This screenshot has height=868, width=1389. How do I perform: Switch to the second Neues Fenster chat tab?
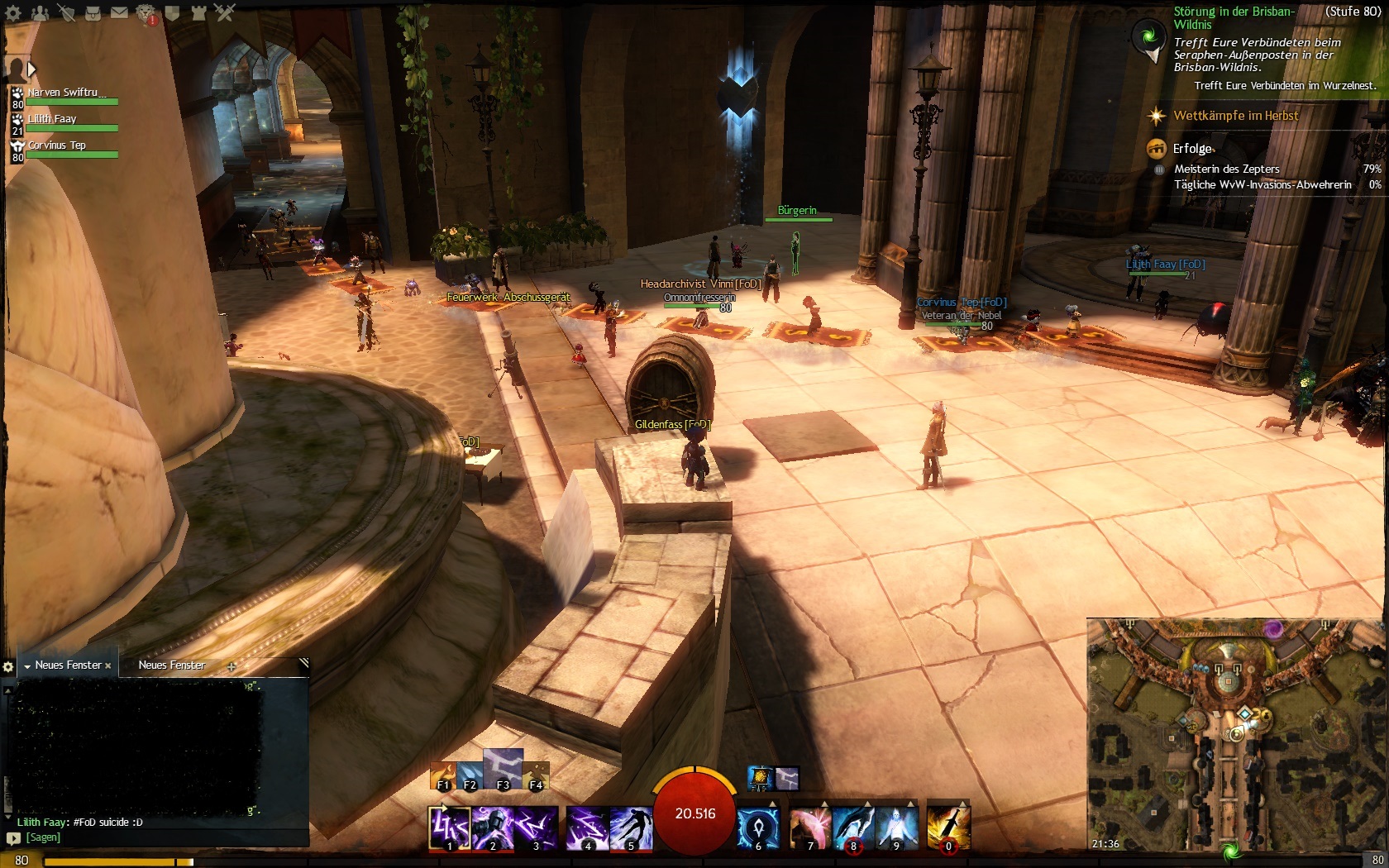[172, 665]
